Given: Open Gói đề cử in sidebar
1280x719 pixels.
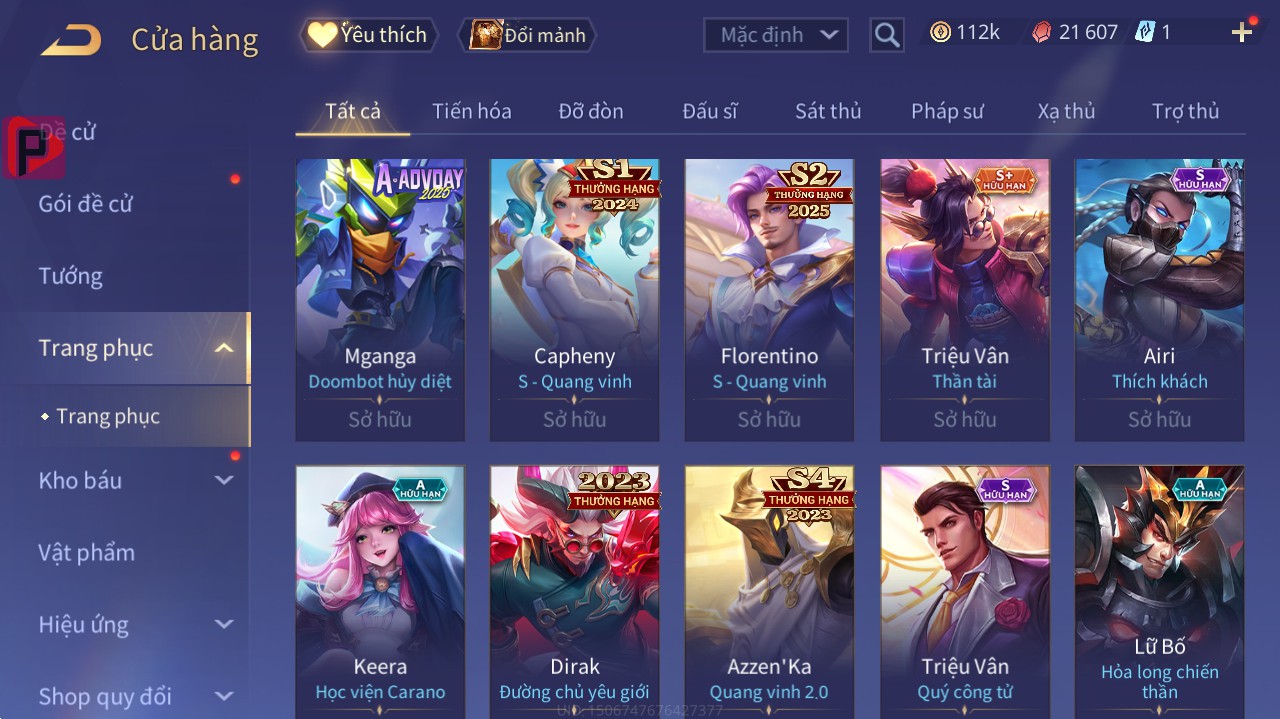Looking at the screenshot, I should point(86,204).
